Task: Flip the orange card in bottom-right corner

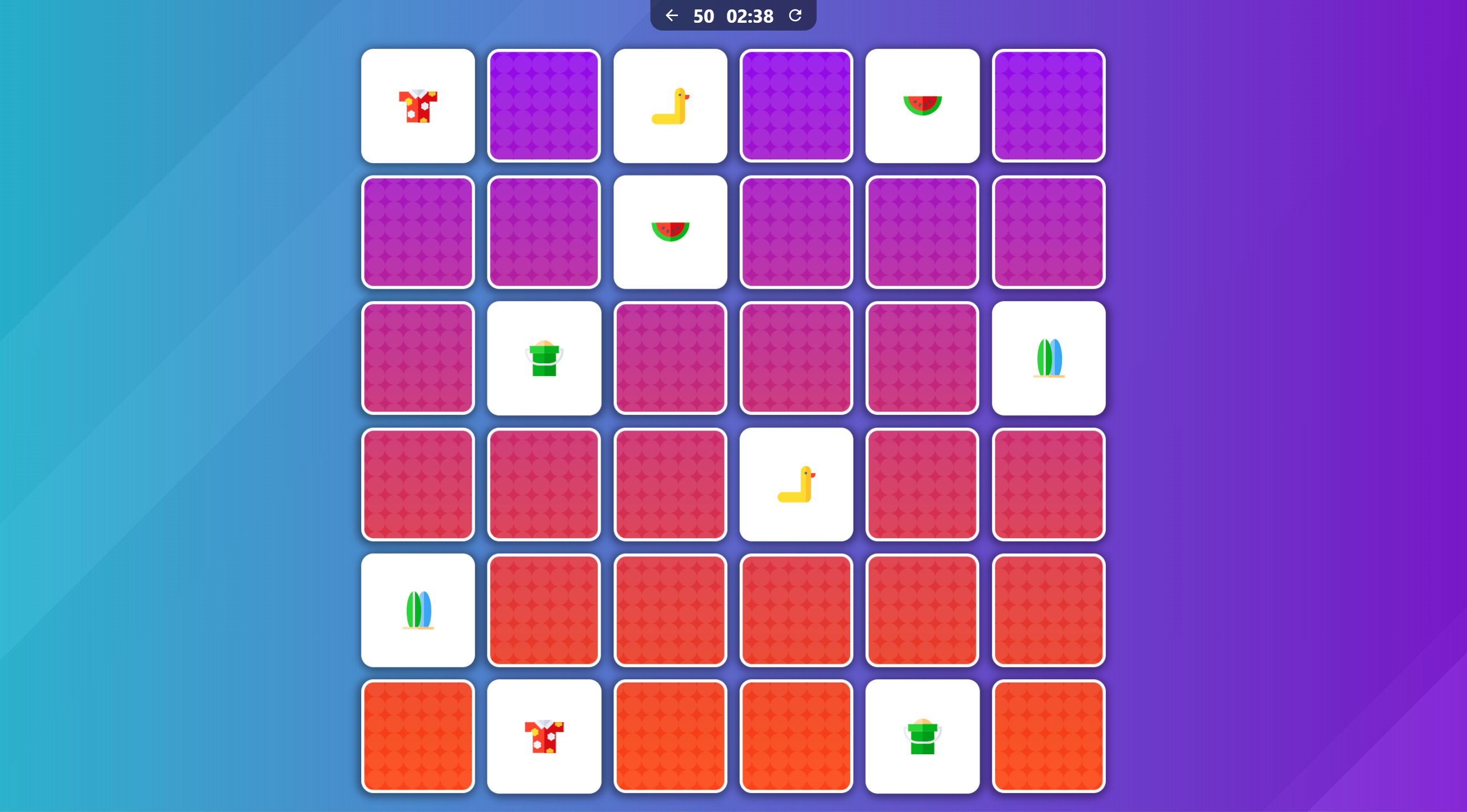Action: [1049, 736]
